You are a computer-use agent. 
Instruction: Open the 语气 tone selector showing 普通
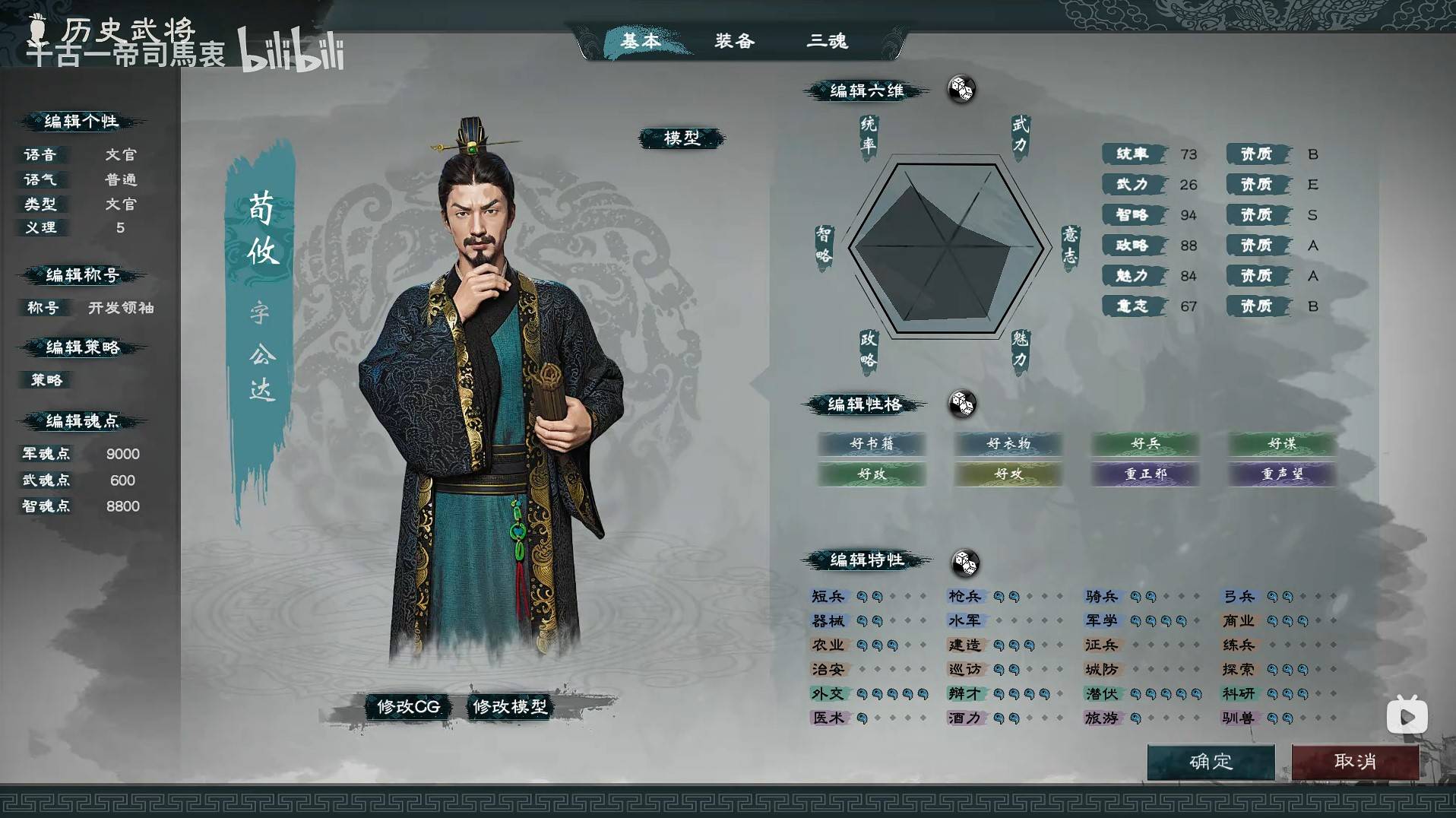tap(118, 179)
